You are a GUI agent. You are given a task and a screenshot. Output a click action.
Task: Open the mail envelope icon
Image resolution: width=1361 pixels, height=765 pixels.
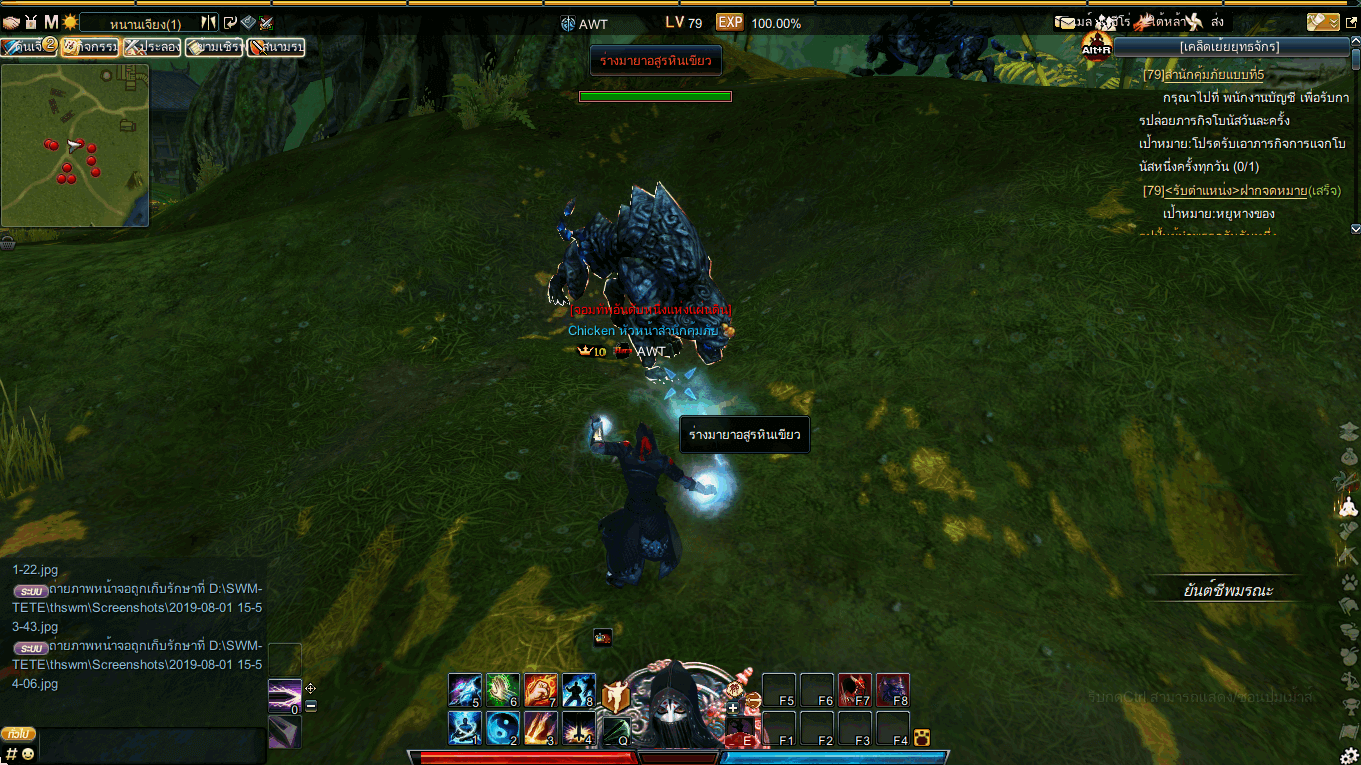point(1065,22)
